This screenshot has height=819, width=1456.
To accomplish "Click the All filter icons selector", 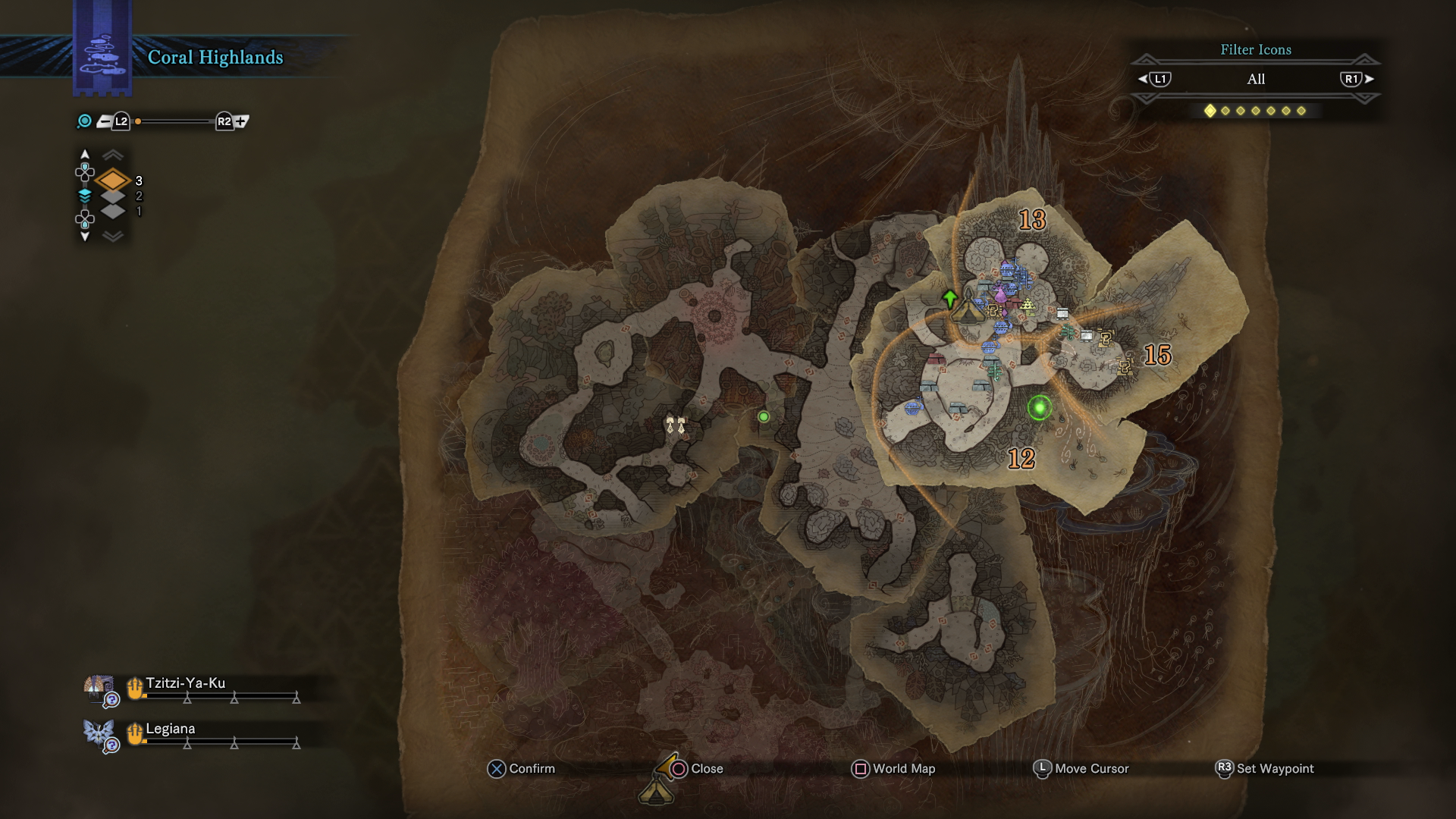I will (1256, 79).
